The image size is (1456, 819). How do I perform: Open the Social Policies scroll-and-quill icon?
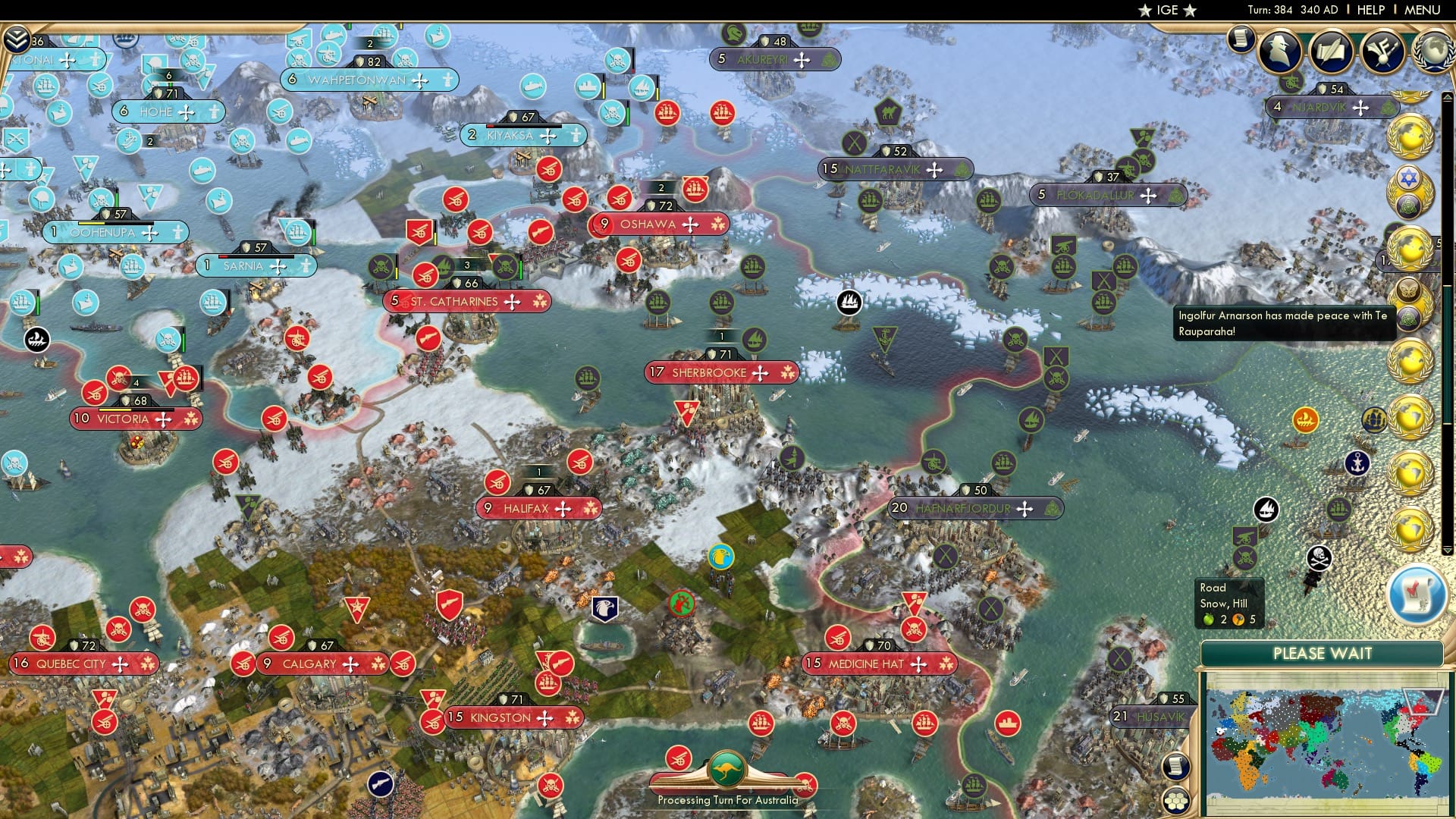(x=1330, y=50)
